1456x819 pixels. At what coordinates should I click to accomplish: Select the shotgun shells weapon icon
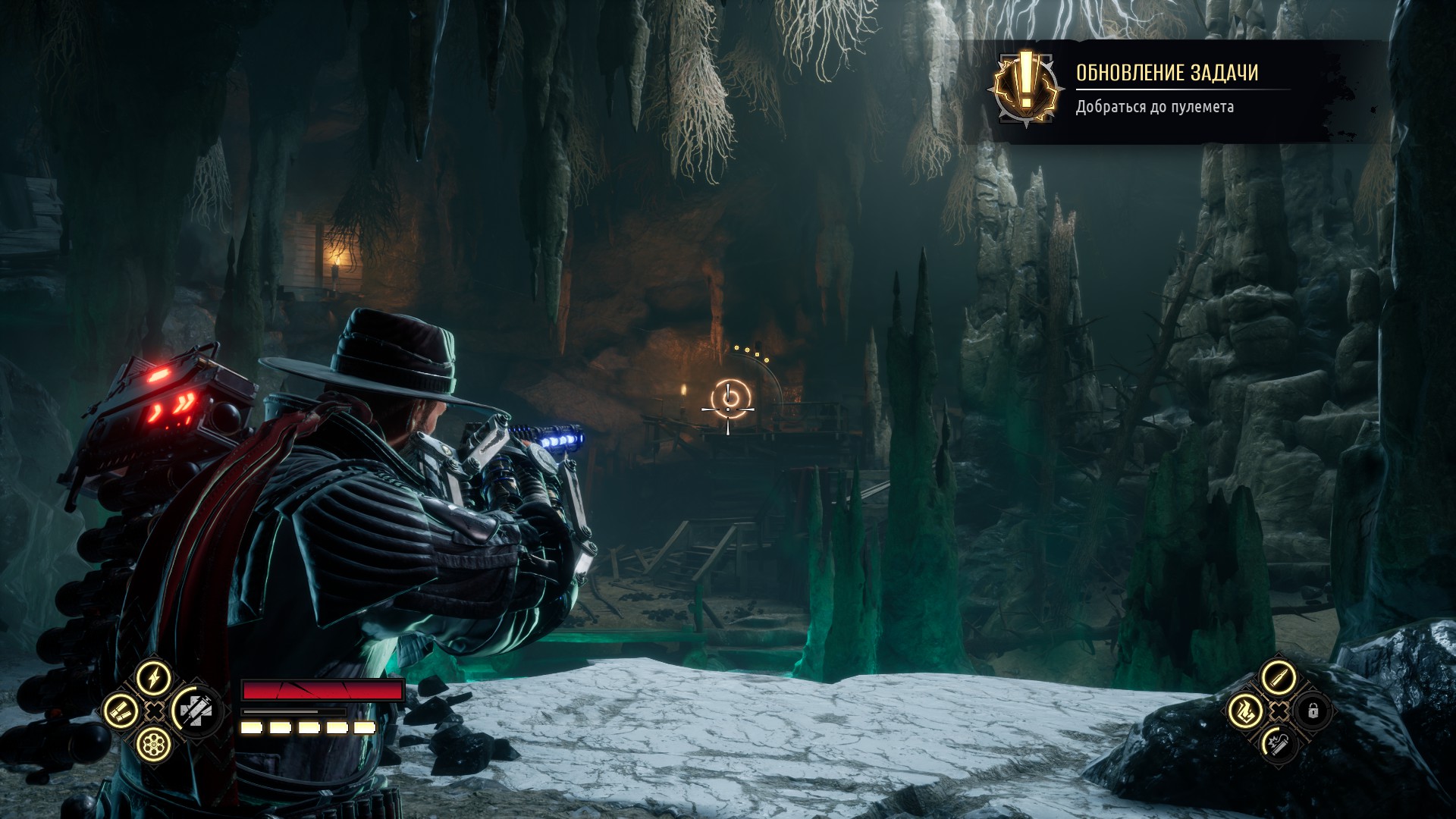121,711
